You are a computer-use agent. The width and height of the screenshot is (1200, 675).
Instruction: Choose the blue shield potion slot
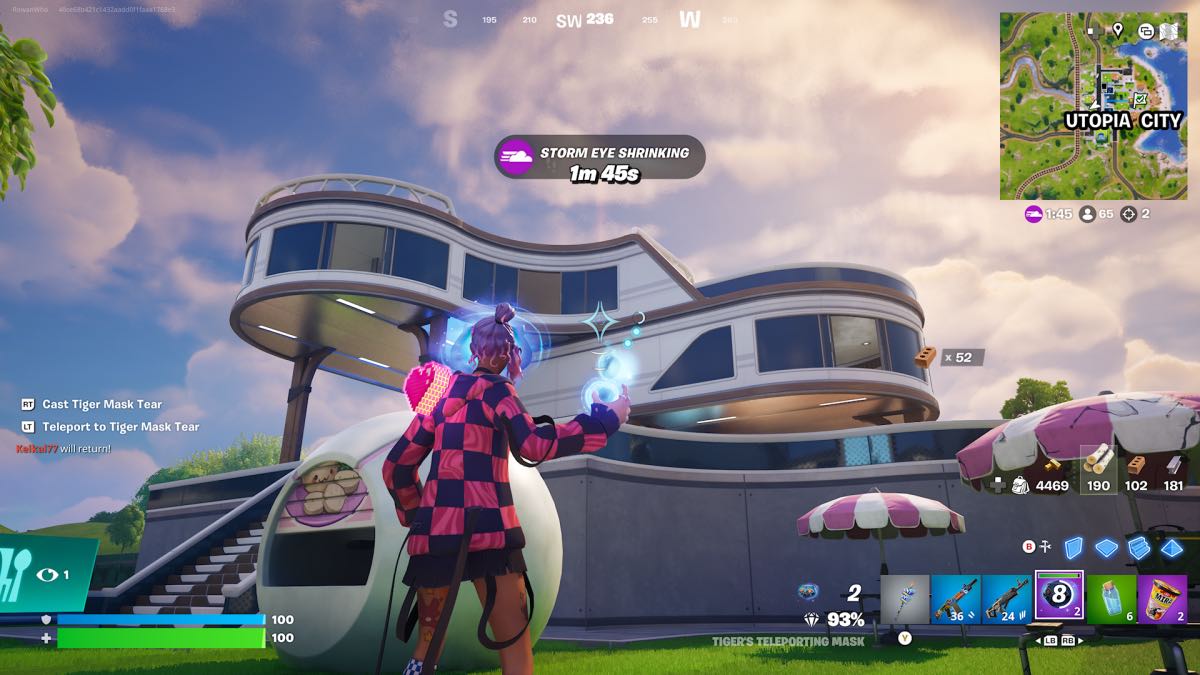click(x=1111, y=599)
